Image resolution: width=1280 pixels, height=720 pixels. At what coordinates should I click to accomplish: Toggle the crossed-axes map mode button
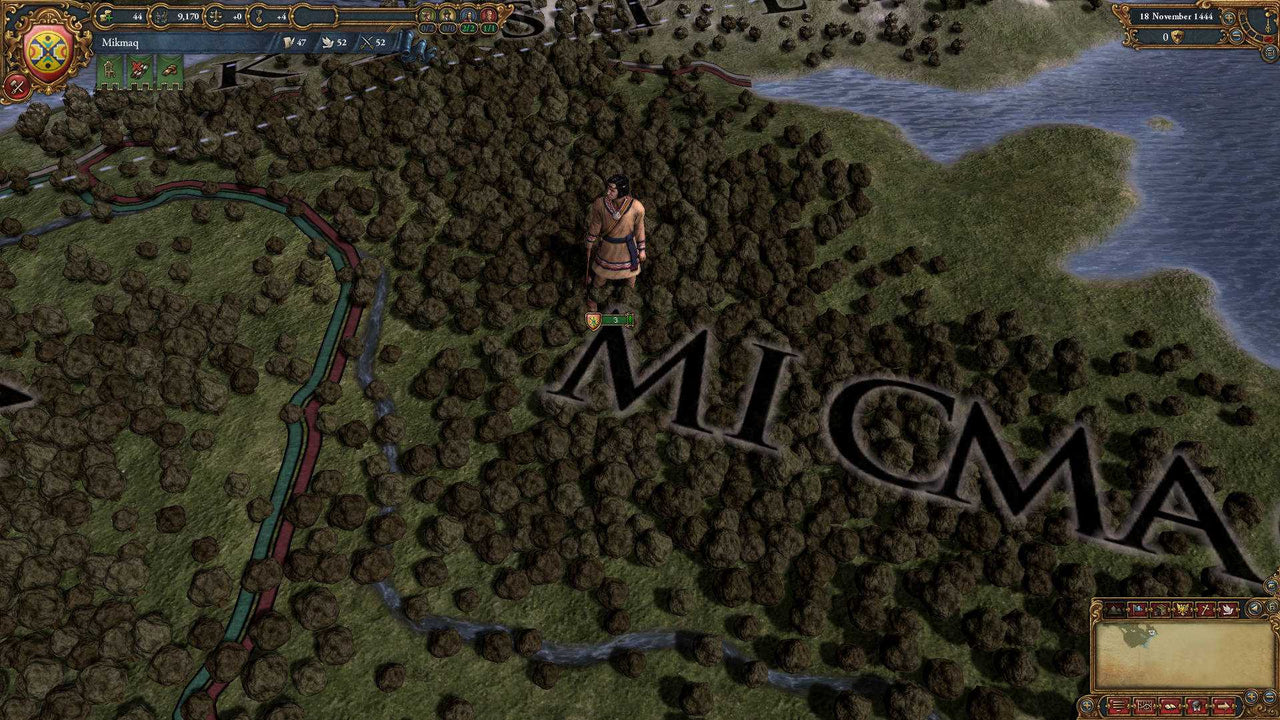(x=1206, y=608)
